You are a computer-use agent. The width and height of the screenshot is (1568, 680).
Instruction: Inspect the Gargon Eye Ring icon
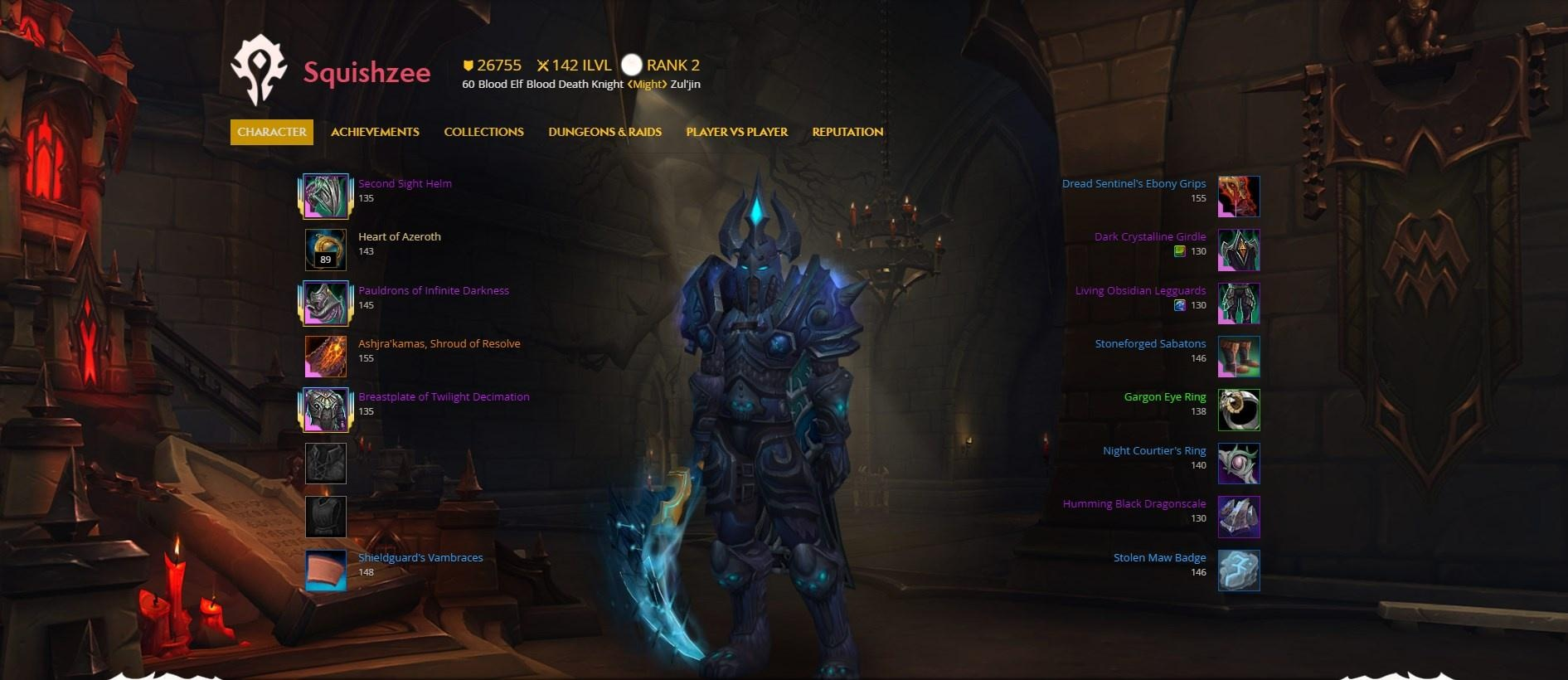(1239, 410)
